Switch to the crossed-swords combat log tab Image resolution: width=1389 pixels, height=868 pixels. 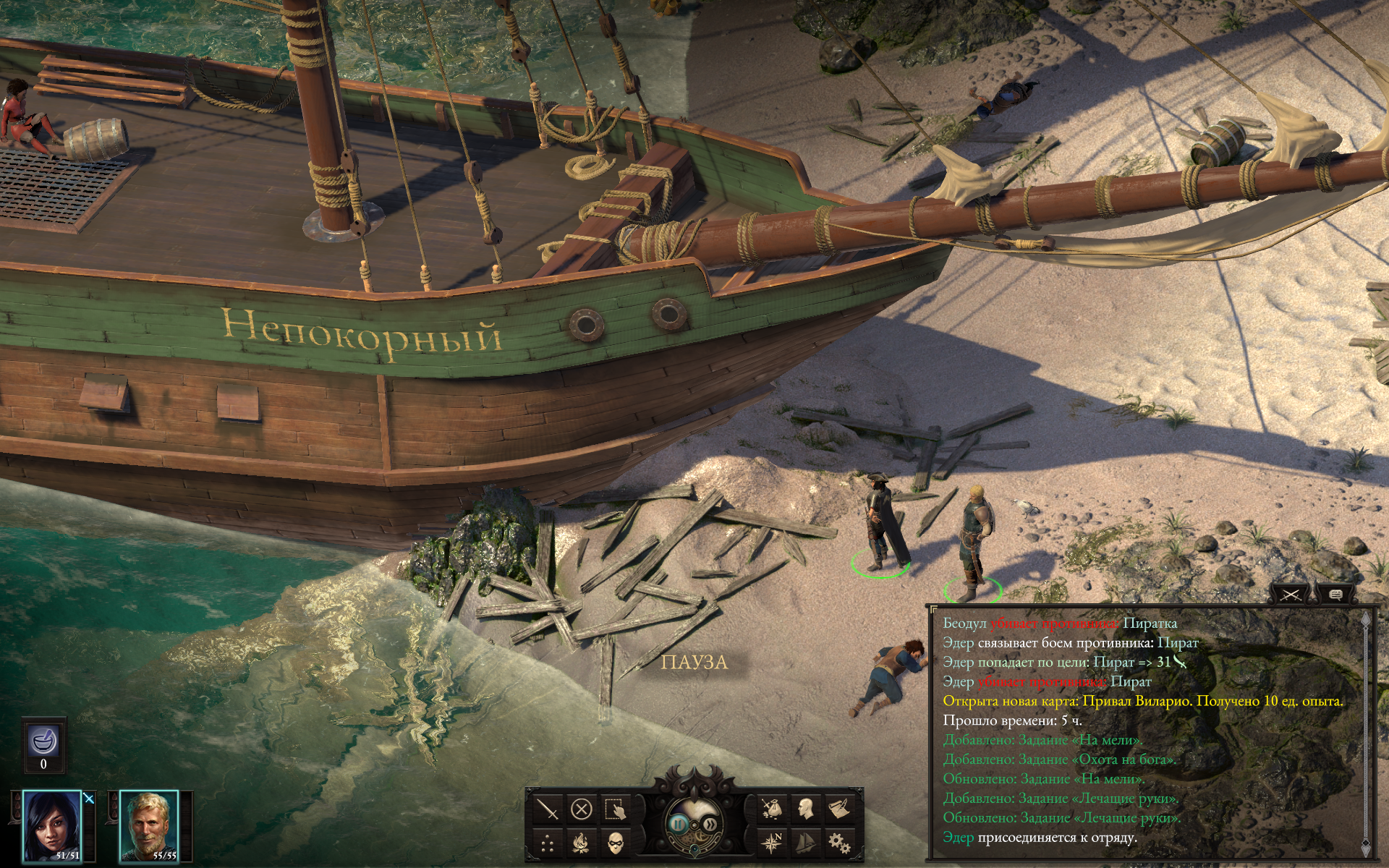pyautogui.click(x=1291, y=595)
